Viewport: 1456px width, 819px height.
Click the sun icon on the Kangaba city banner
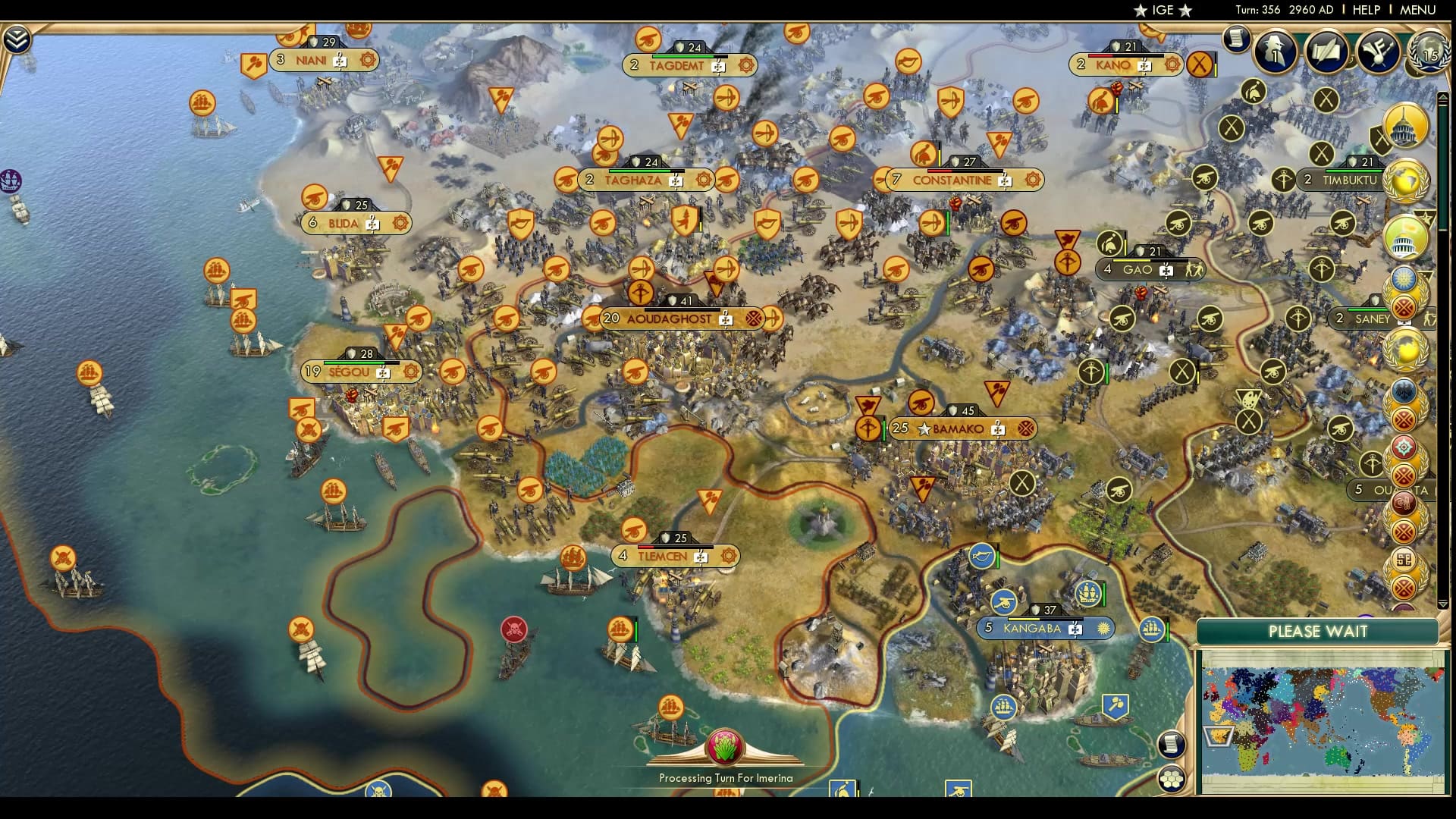pyautogui.click(x=1103, y=628)
